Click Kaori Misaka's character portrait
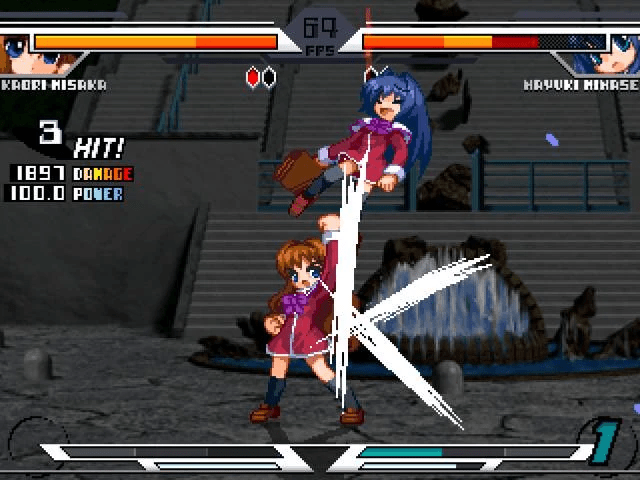This screenshot has height=480, width=640. (15, 50)
